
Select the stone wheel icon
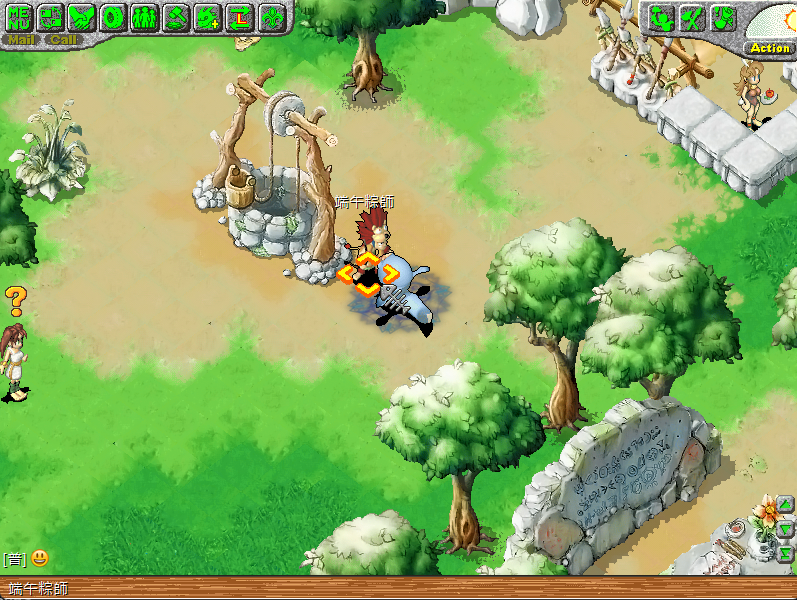(114, 16)
